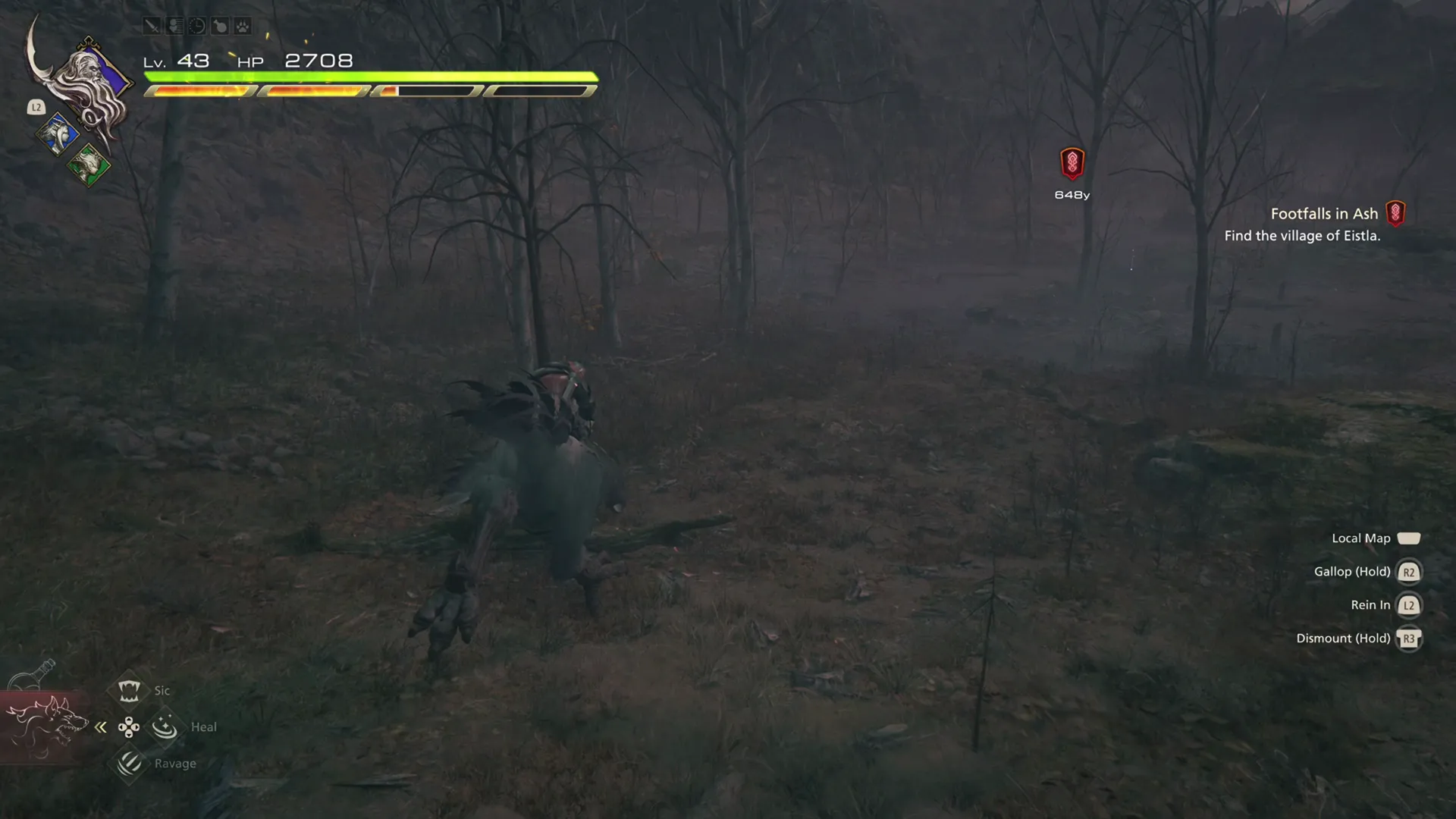1456x819 pixels.
Task: Select the L2 Eikon switch prompt
Action: point(36,107)
